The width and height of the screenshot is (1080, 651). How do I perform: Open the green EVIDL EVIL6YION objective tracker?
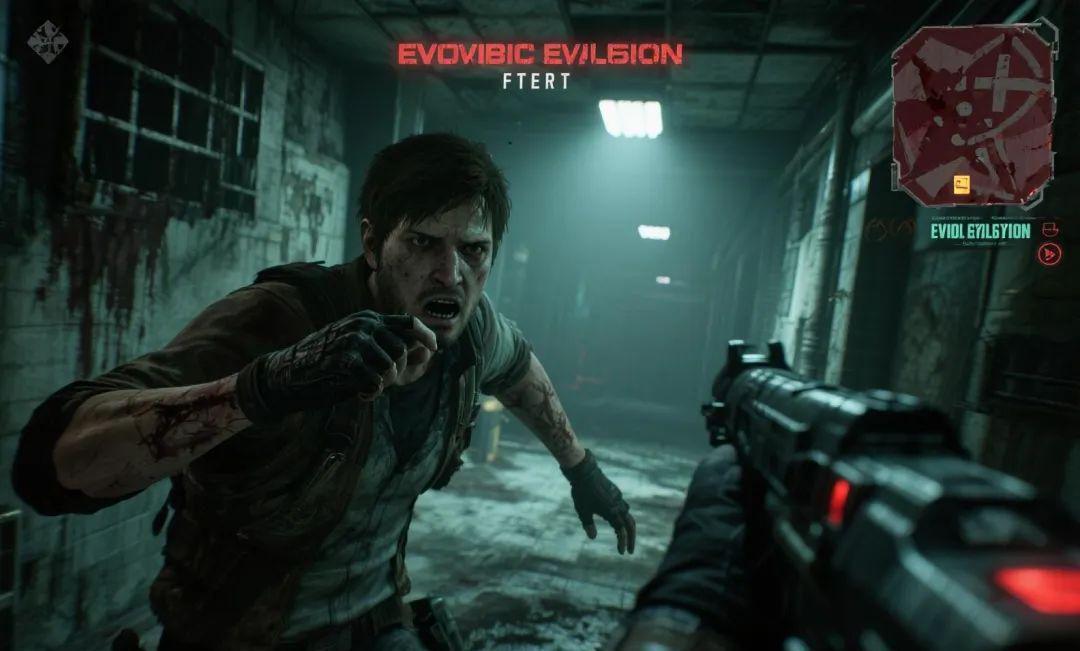[979, 232]
